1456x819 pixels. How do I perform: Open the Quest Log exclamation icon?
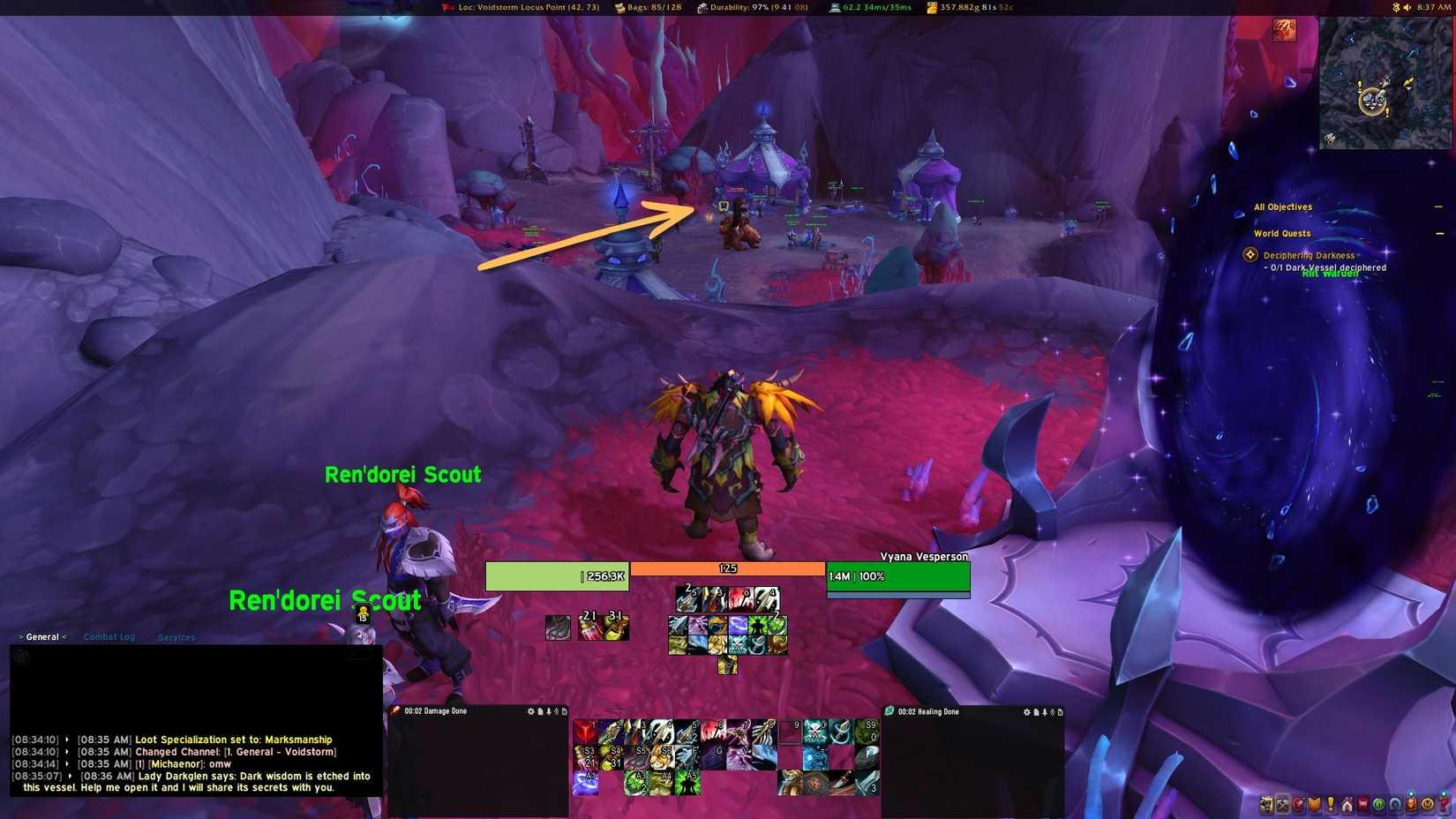coord(1331,805)
